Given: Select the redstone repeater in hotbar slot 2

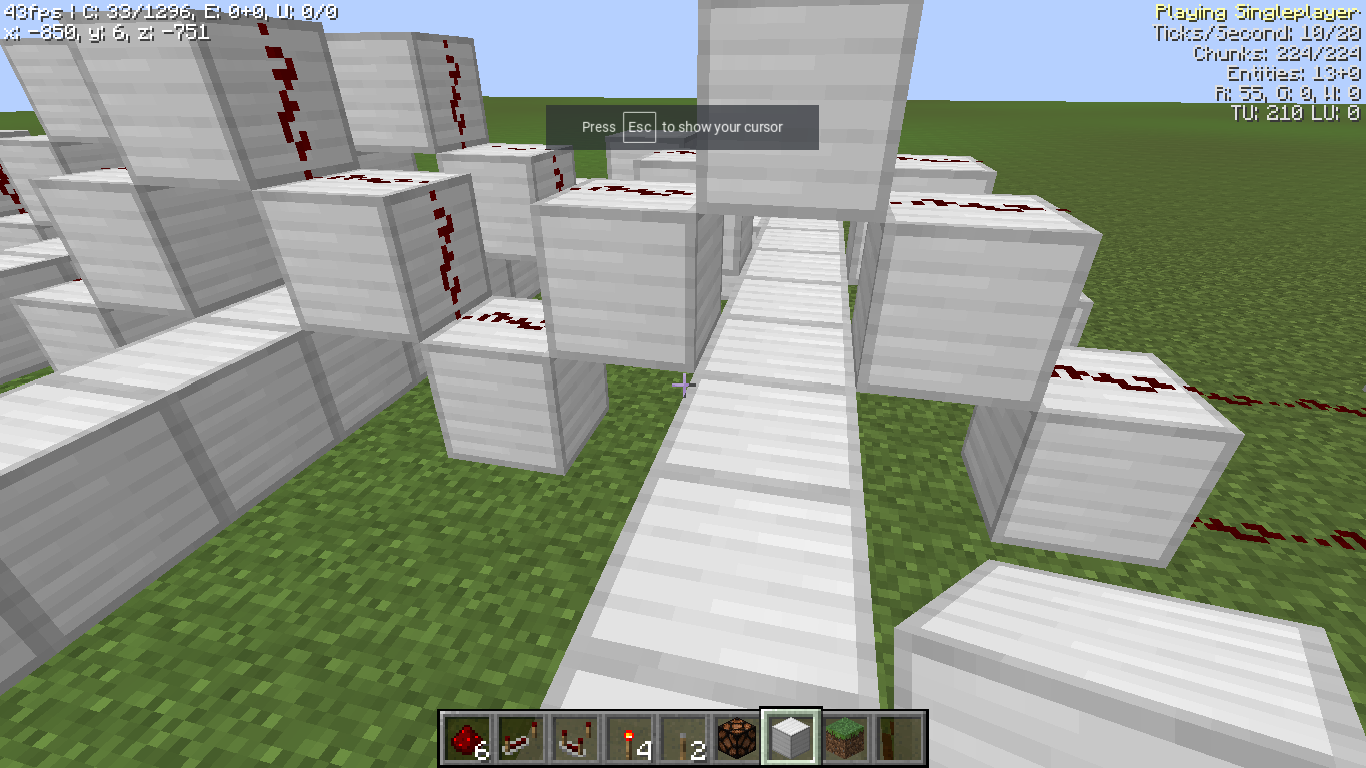Looking at the screenshot, I should point(521,737).
